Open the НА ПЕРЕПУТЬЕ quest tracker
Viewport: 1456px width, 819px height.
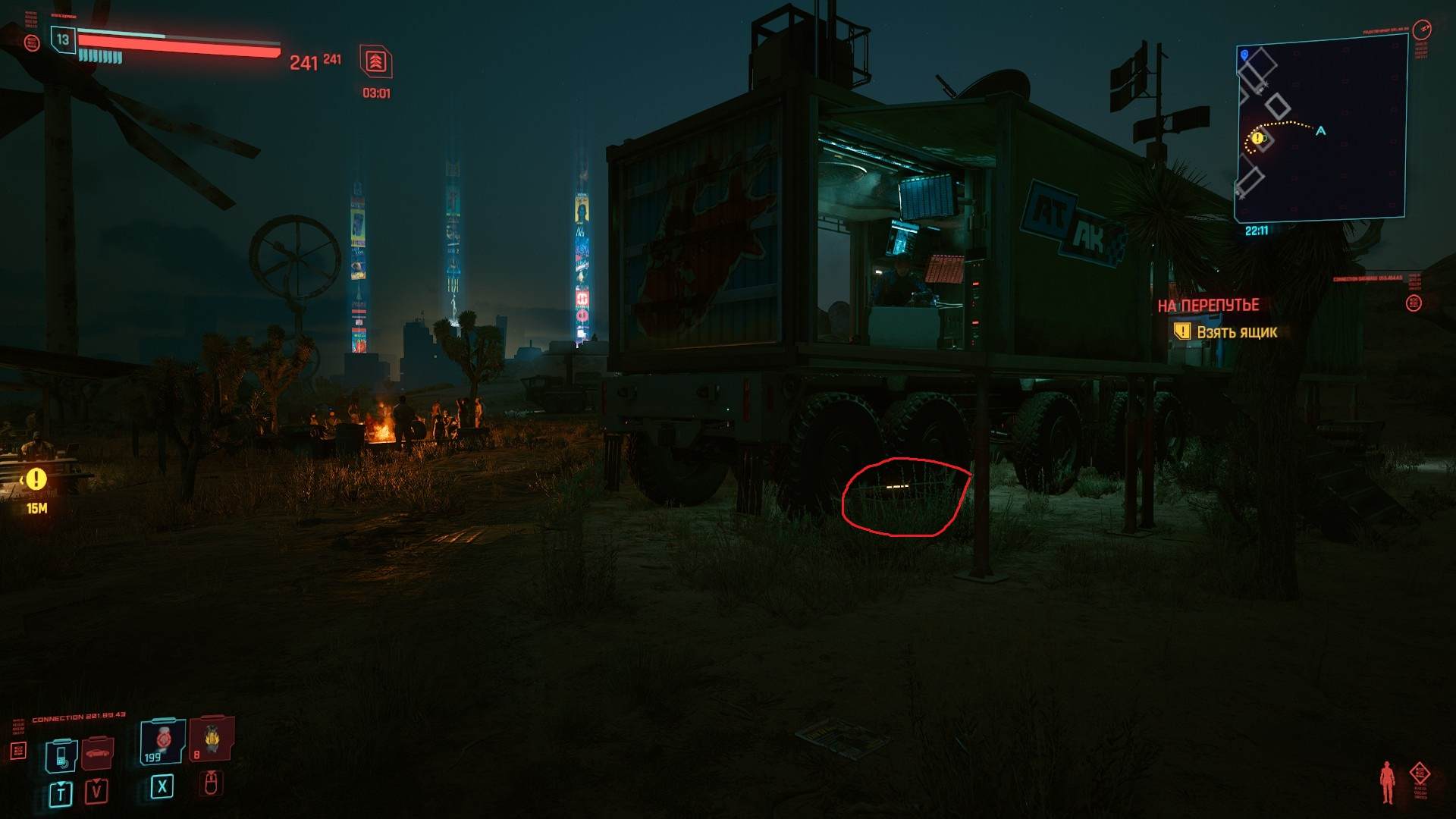pos(1208,305)
